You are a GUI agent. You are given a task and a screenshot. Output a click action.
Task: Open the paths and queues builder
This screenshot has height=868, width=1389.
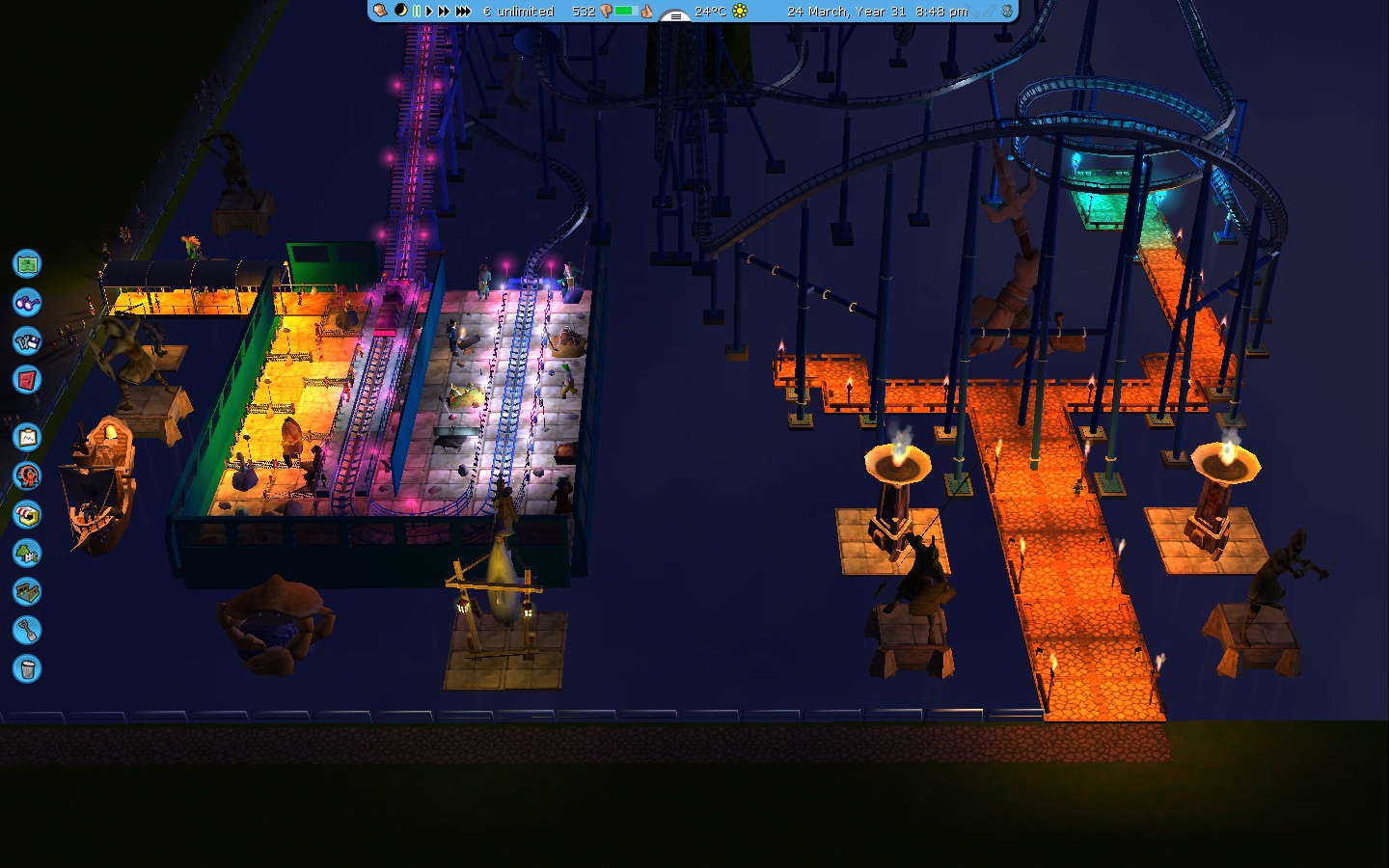pos(27,591)
